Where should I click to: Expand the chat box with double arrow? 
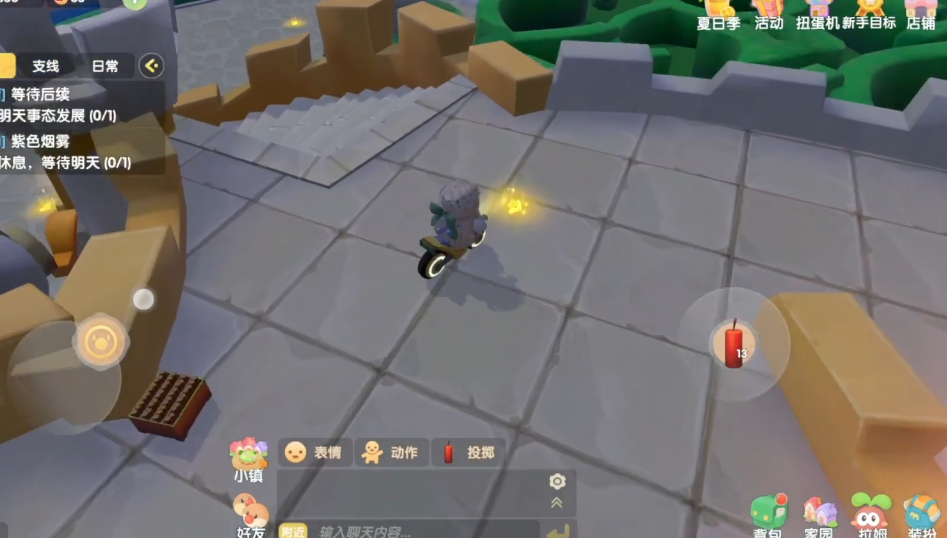(x=557, y=502)
